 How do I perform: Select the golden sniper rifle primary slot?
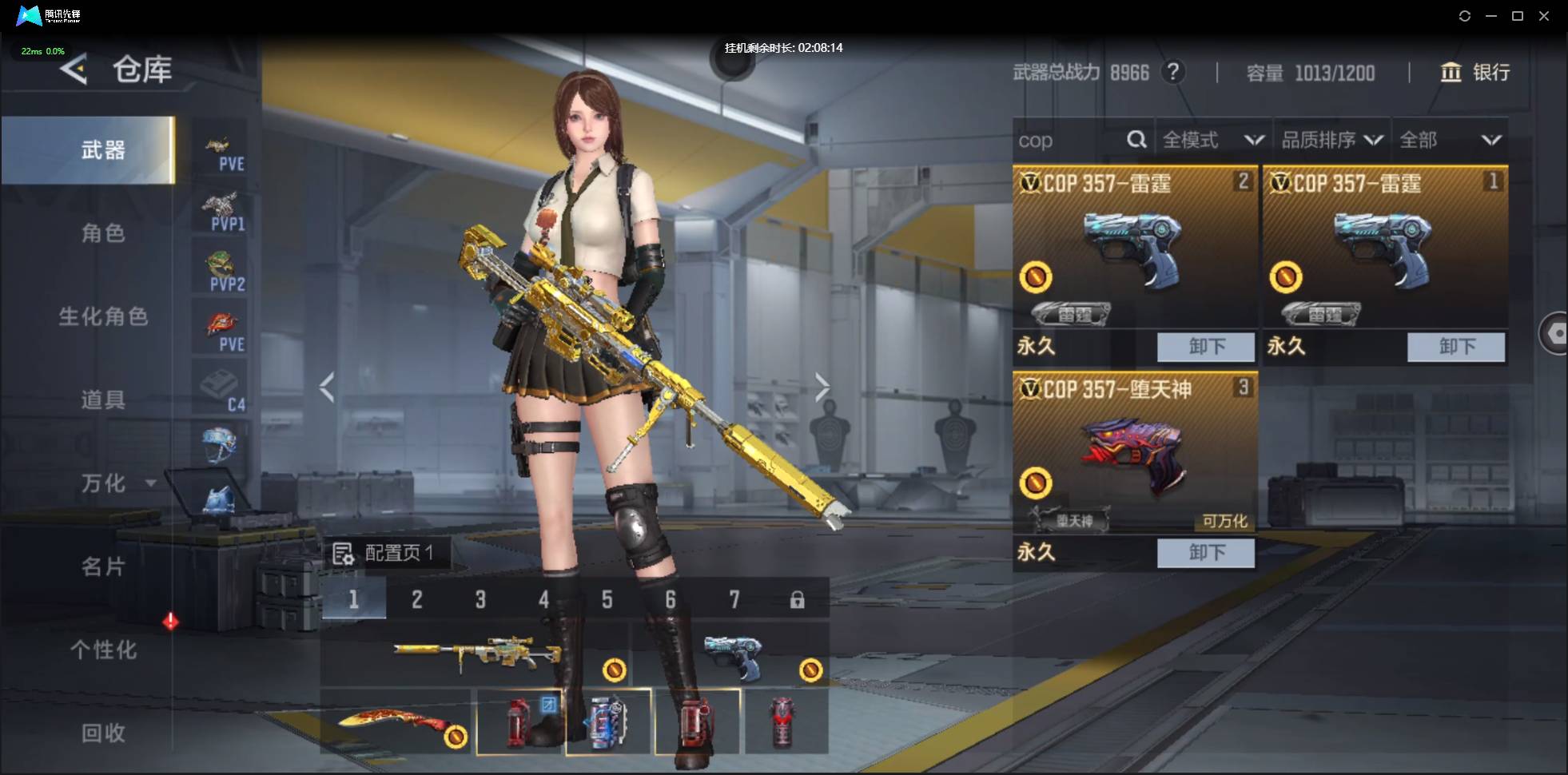point(476,654)
